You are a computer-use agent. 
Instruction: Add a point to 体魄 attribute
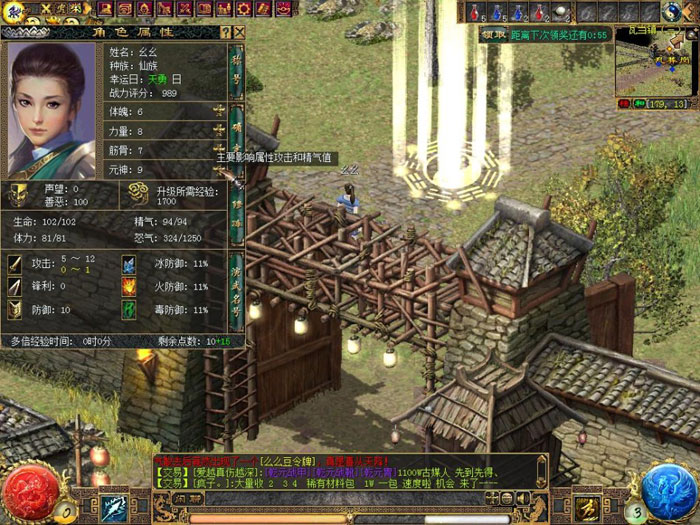click(x=219, y=111)
